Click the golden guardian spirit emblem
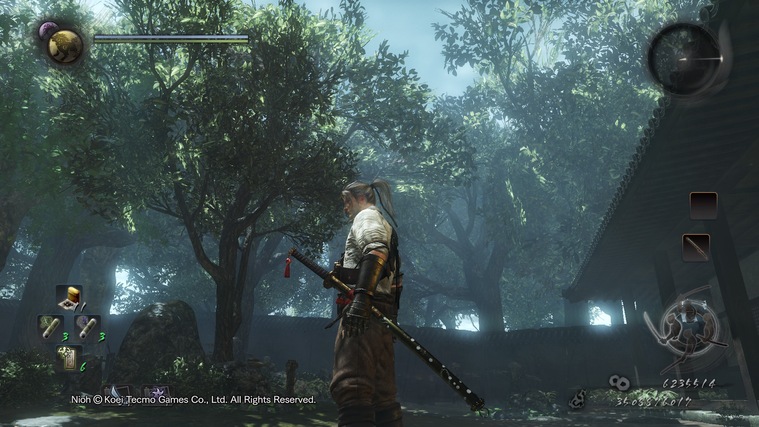This screenshot has height=427, width=759. [x=66, y=45]
